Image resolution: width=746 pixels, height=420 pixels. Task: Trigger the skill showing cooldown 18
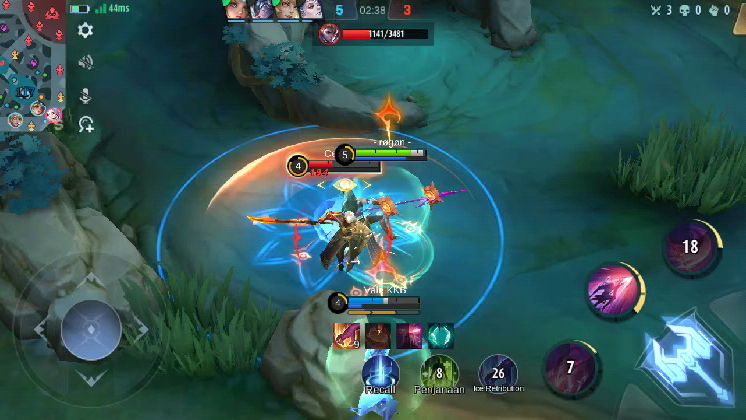click(x=690, y=247)
